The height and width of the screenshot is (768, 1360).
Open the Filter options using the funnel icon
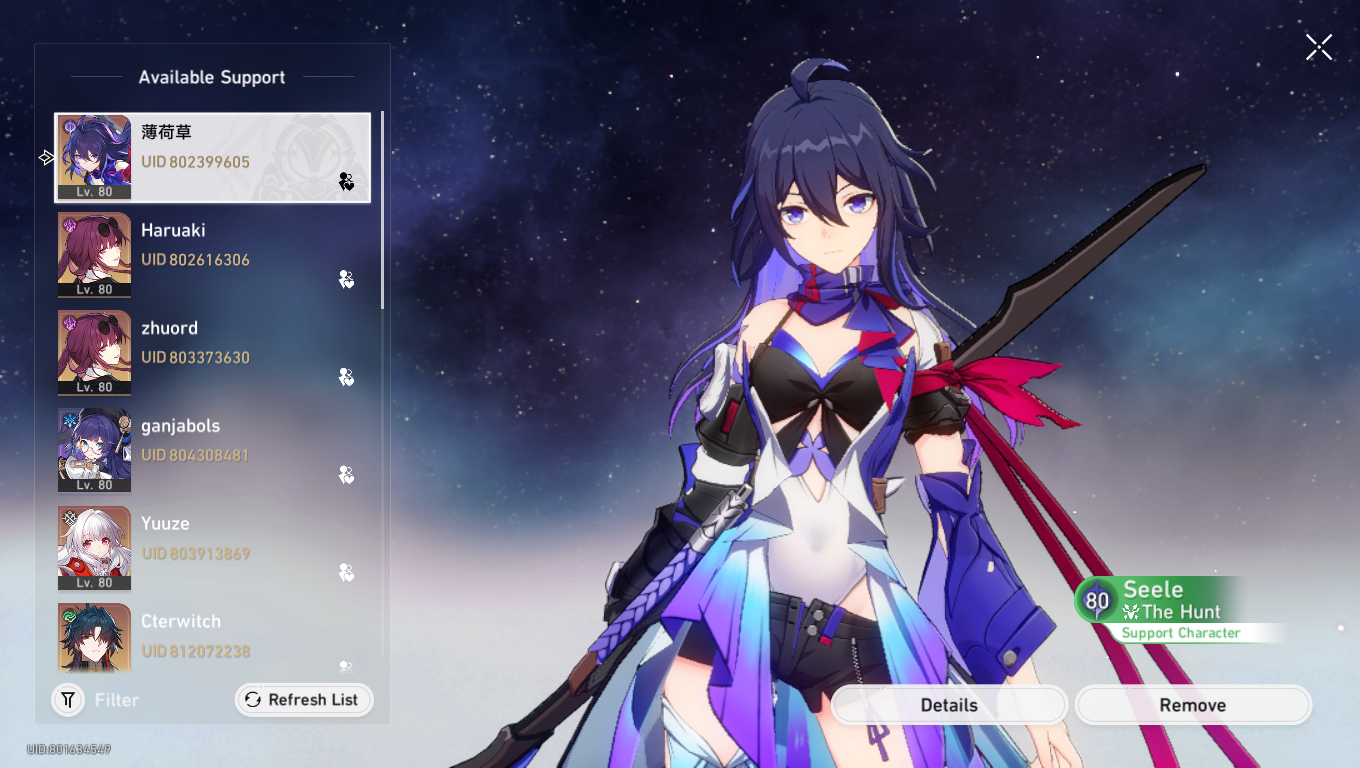[x=67, y=700]
